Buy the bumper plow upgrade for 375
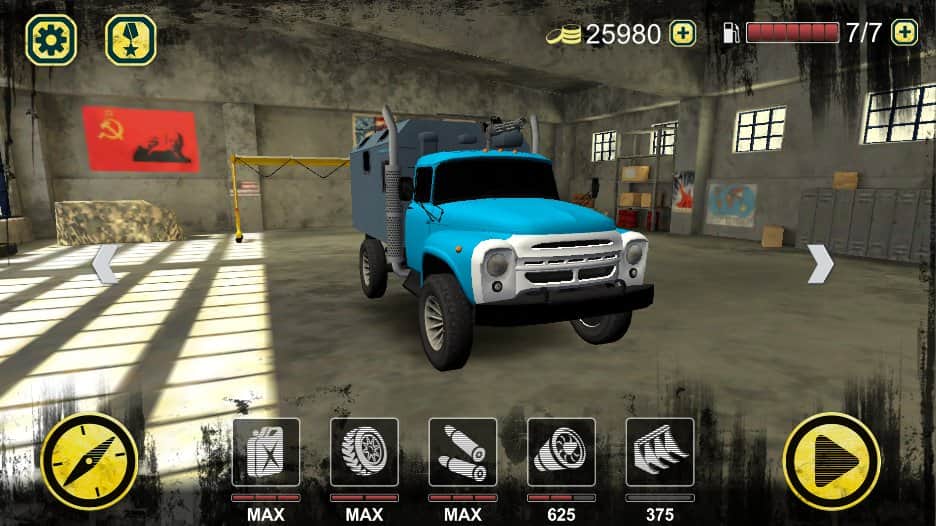Screen dimensions: 936x526 click(x=660, y=452)
